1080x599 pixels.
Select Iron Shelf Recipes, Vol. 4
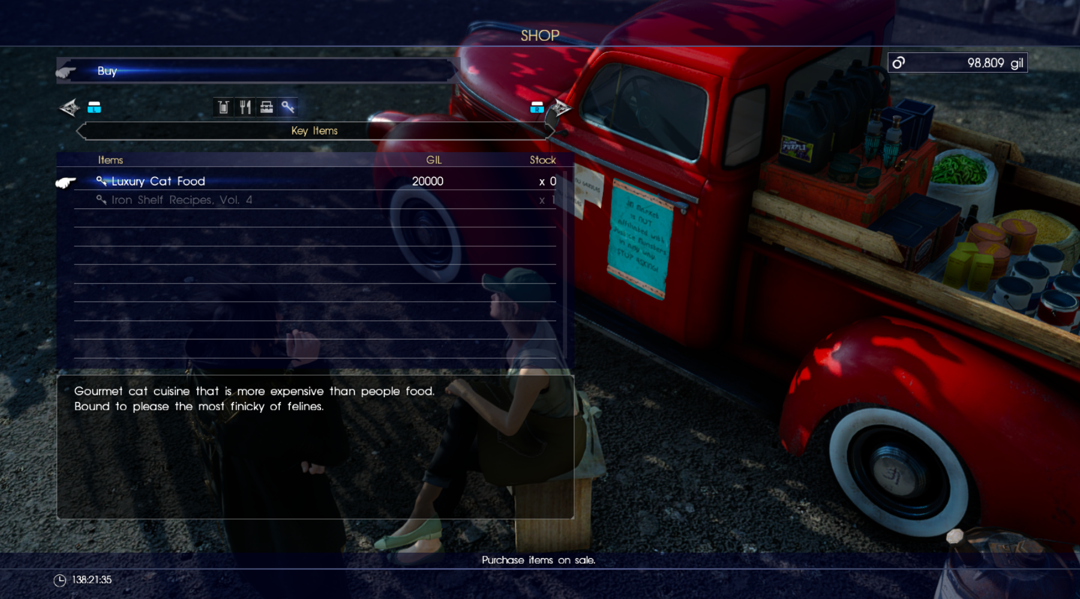(181, 200)
